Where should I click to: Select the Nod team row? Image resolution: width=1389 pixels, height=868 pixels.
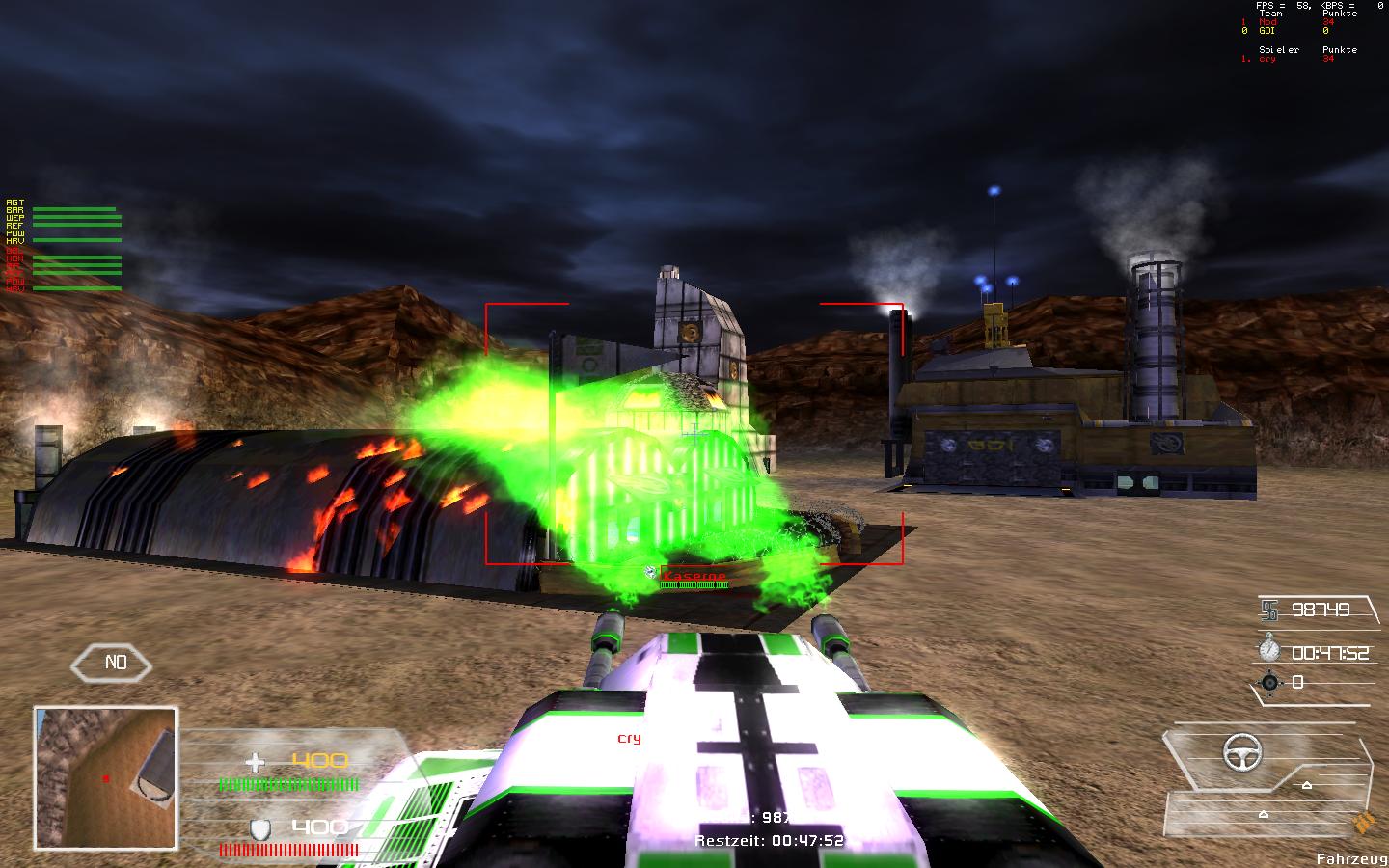click(1267, 22)
